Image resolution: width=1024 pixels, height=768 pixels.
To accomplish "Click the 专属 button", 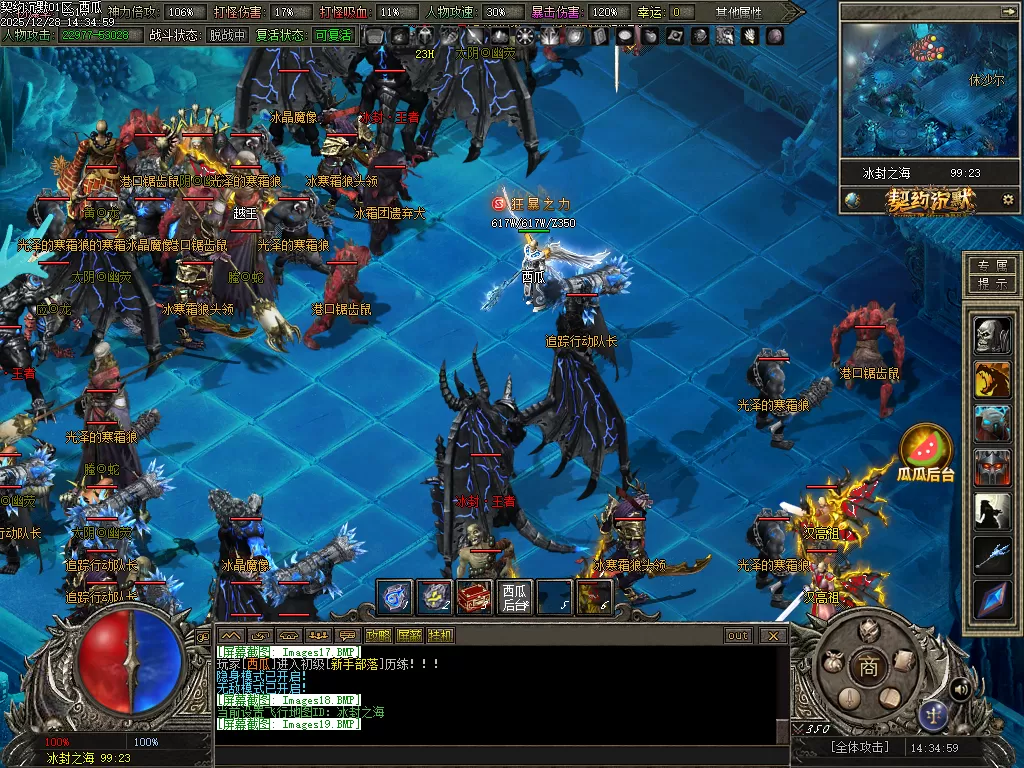I will click(x=992, y=265).
